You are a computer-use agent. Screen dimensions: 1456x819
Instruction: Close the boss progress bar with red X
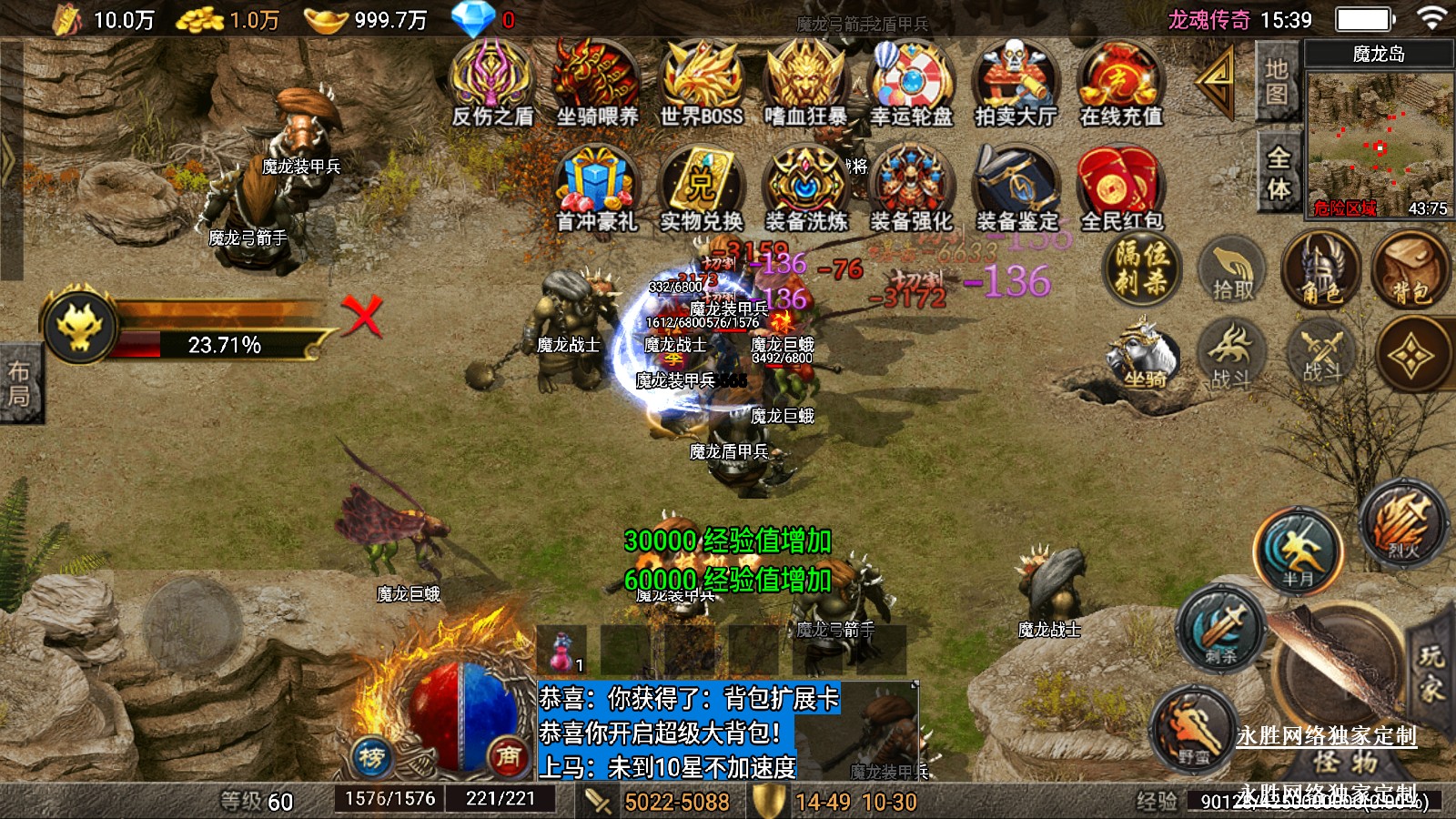pyautogui.click(x=362, y=316)
